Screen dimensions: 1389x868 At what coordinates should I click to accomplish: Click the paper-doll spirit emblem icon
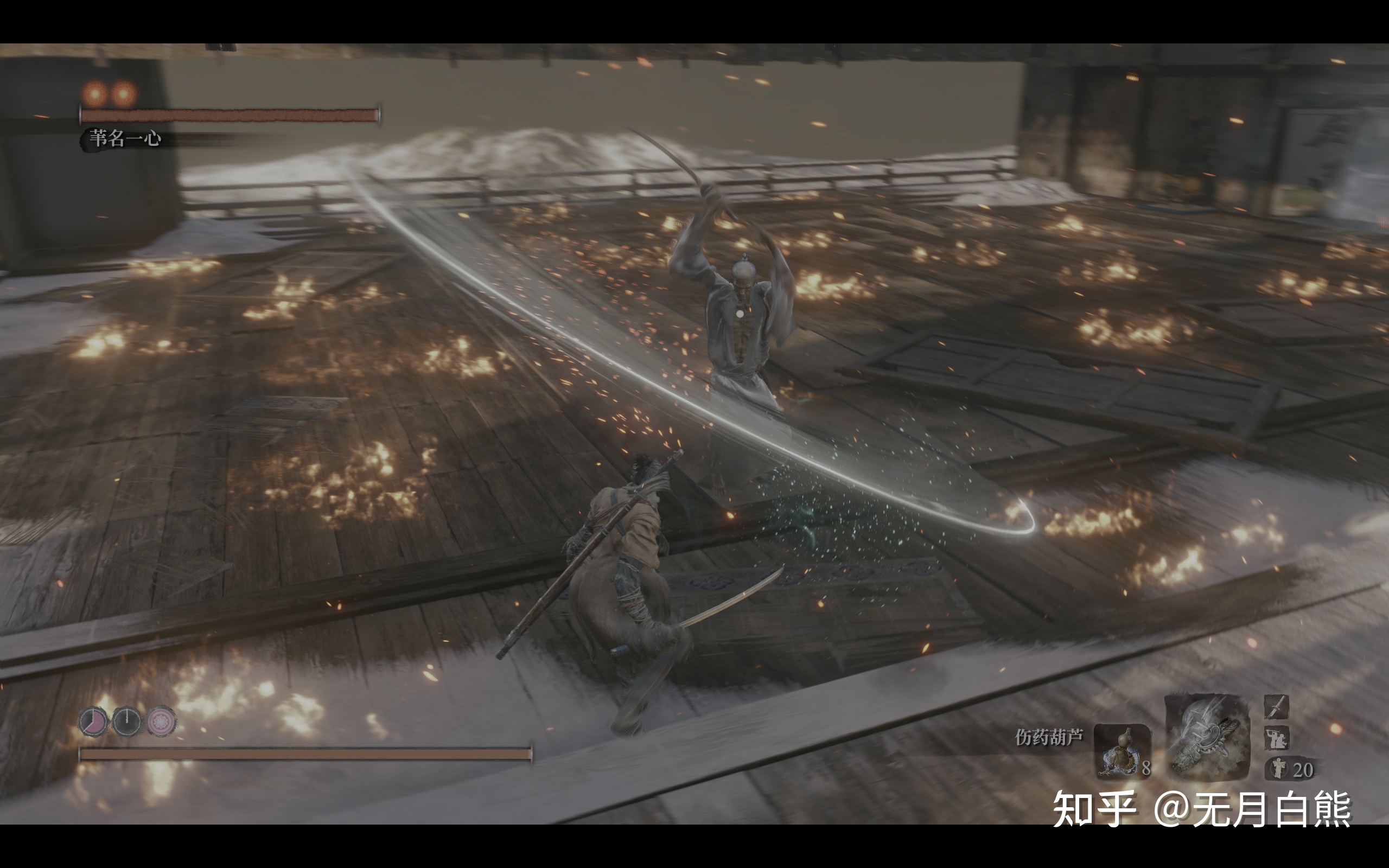(1278, 769)
